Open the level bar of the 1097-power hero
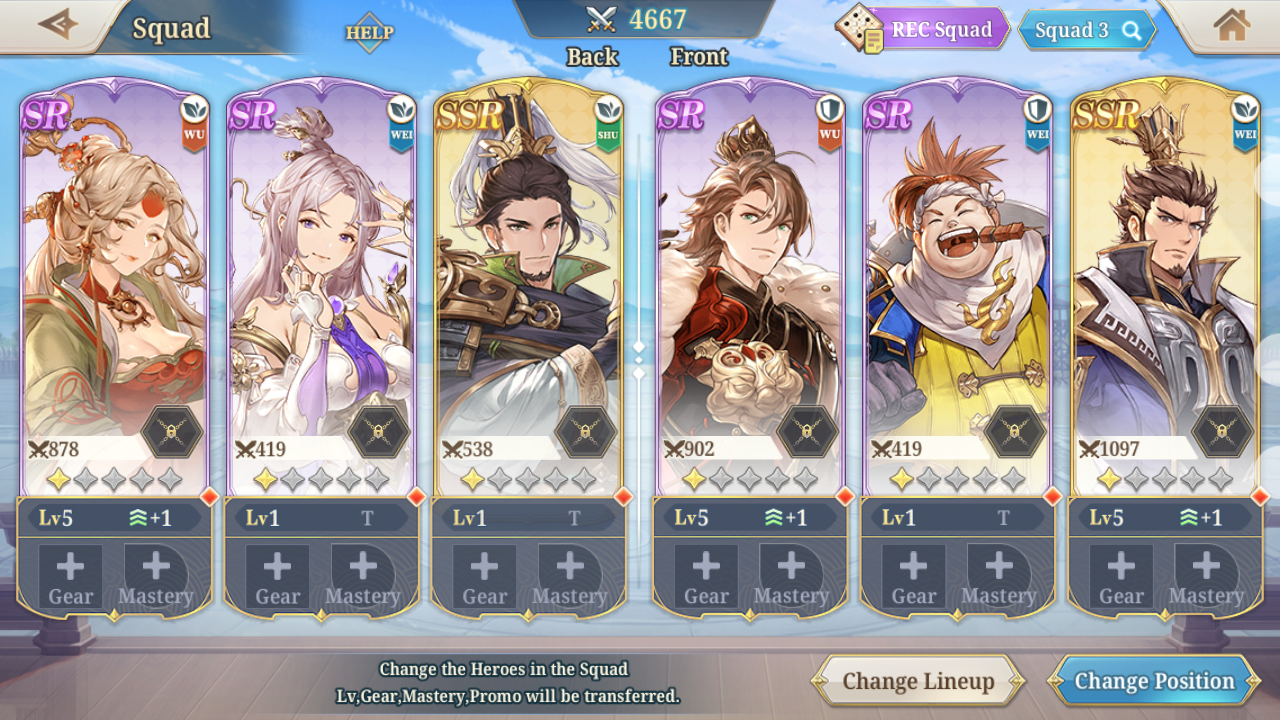Viewport: 1280px width, 720px height. point(1164,517)
